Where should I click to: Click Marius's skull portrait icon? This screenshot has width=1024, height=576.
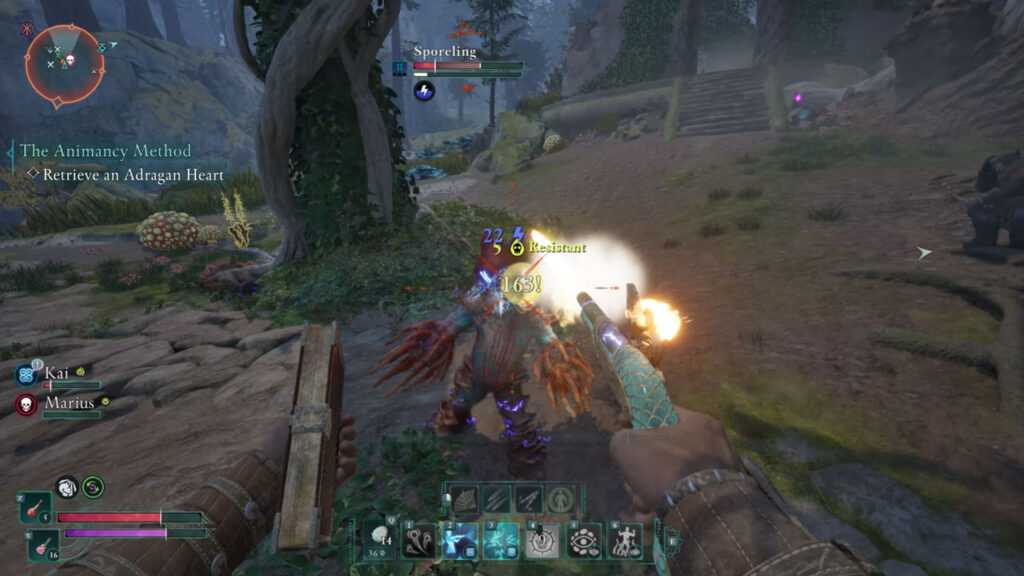coord(27,405)
